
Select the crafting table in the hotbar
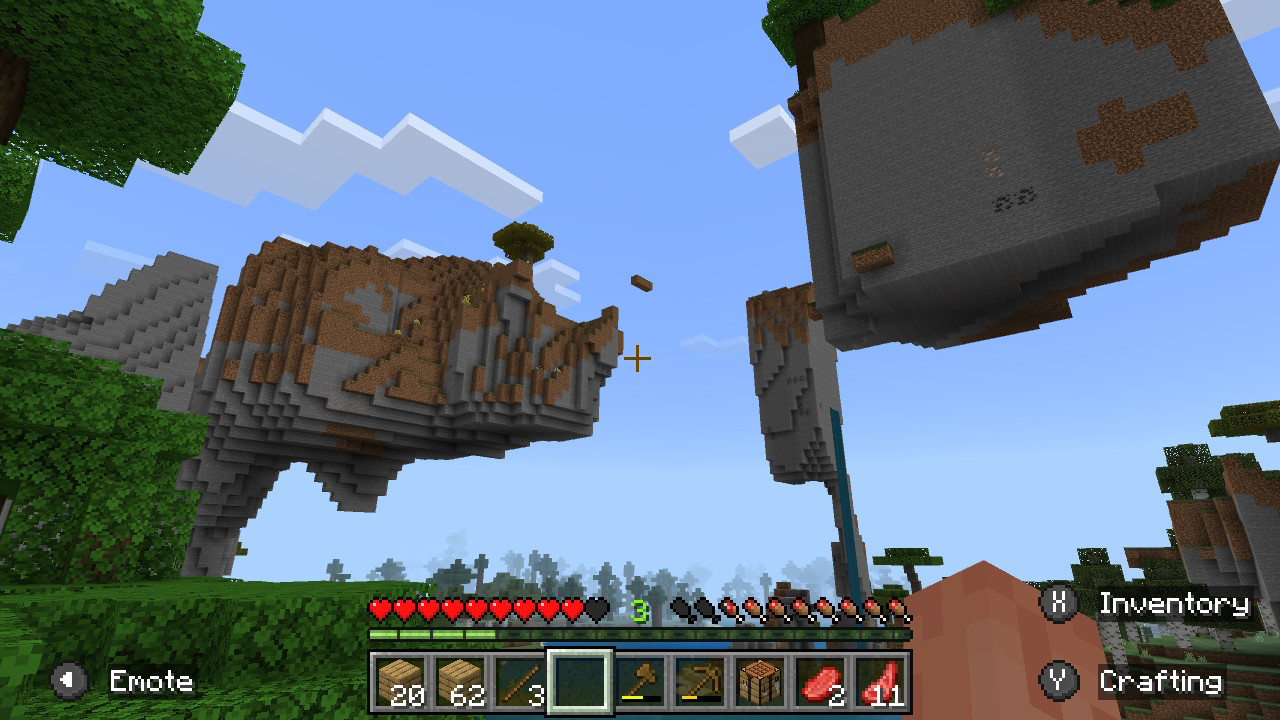760,683
